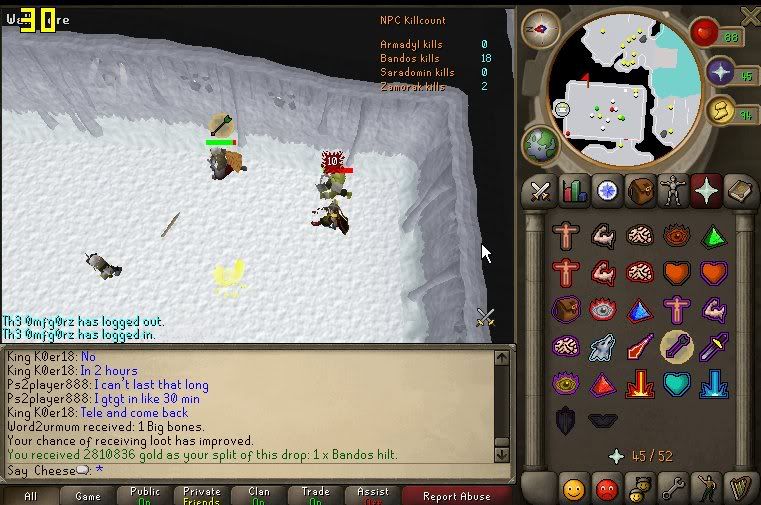Open the world map globe
The height and width of the screenshot is (505, 761).
(x=540, y=143)
